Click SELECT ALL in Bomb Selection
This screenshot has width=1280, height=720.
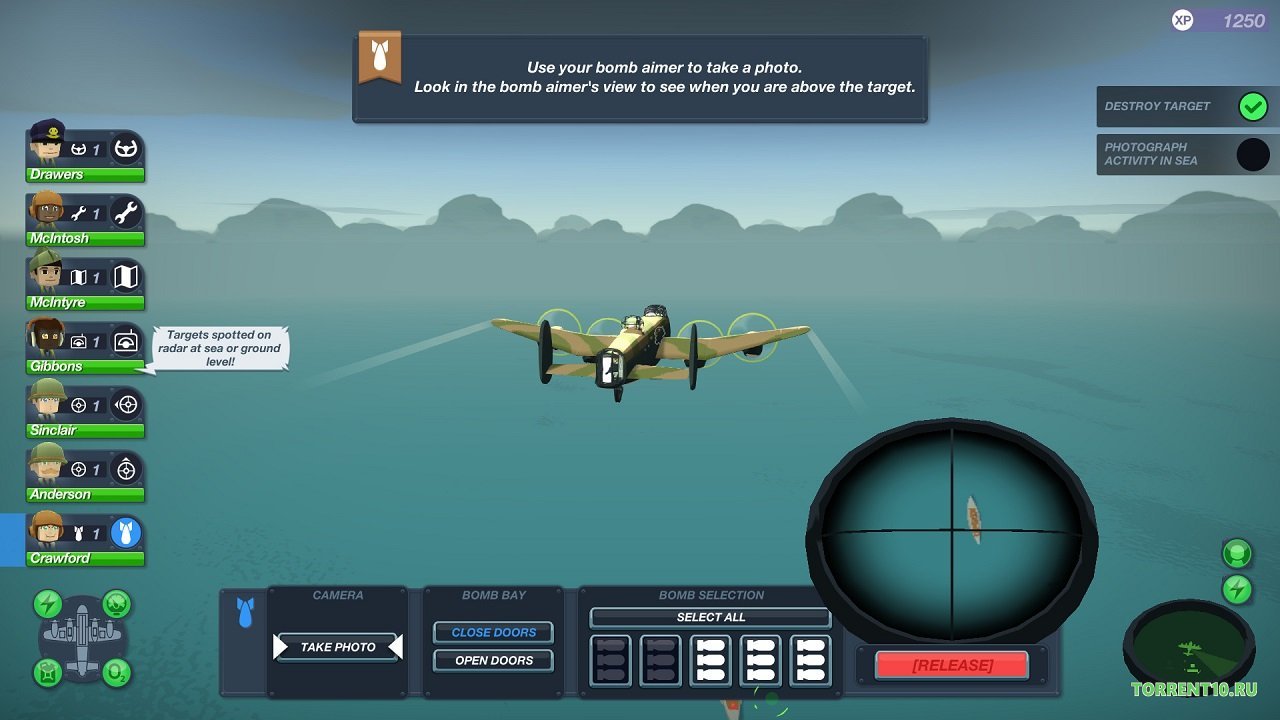[710, 617]
